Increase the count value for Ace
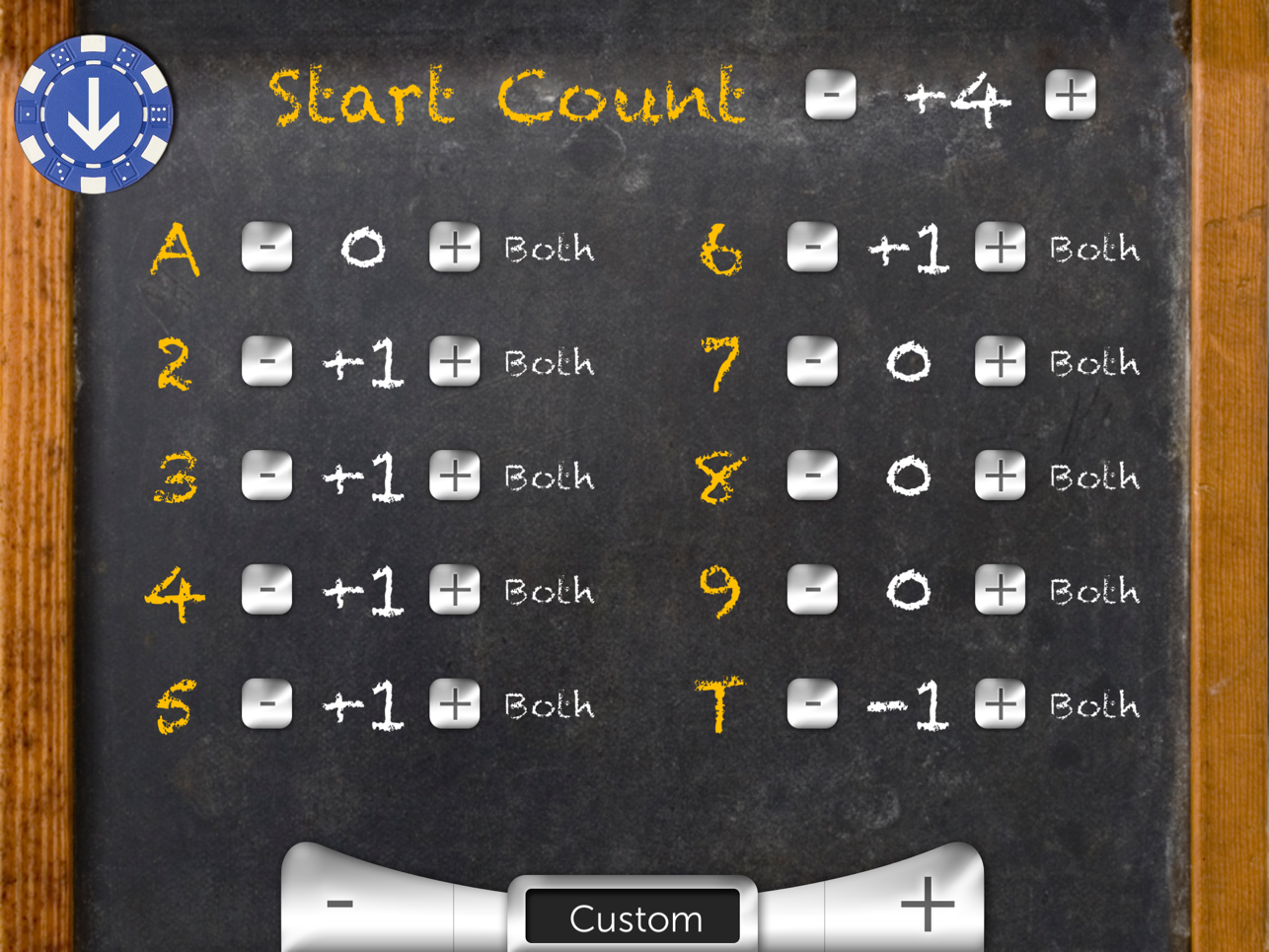Screen dimensions: 1269x952 [455, 248]
